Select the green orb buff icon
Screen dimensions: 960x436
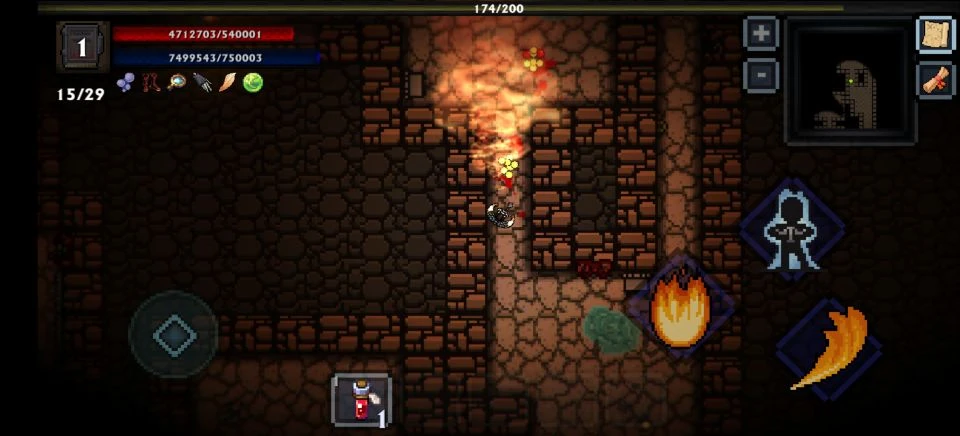pos(253,83)
